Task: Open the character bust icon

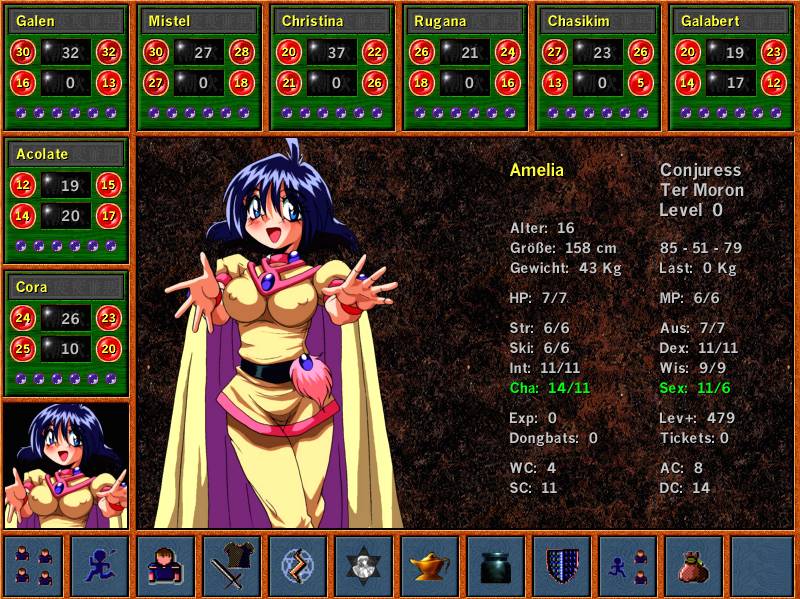Action: point(166,566)
